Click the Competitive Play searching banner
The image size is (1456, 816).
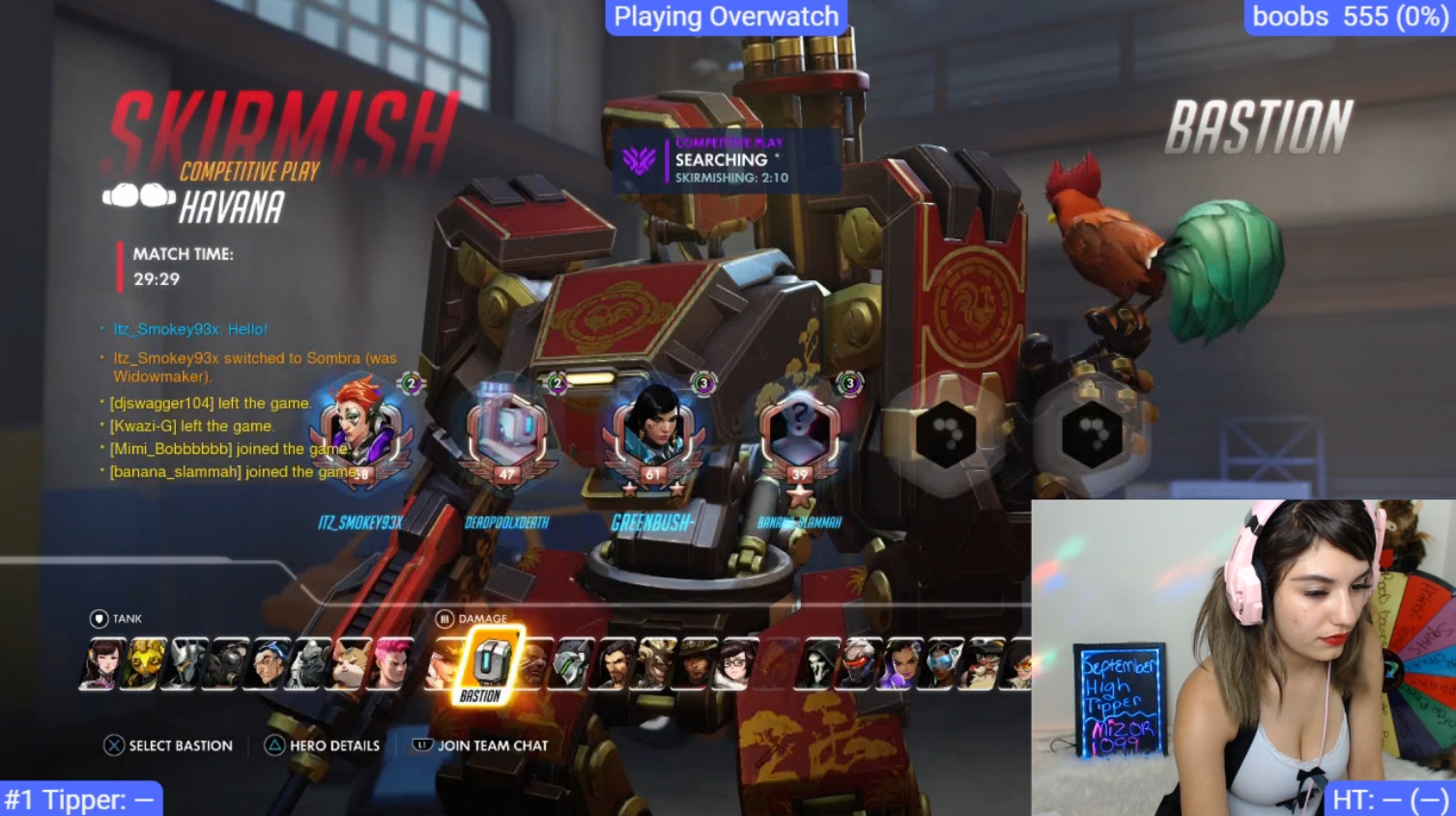tap(727, 159)
